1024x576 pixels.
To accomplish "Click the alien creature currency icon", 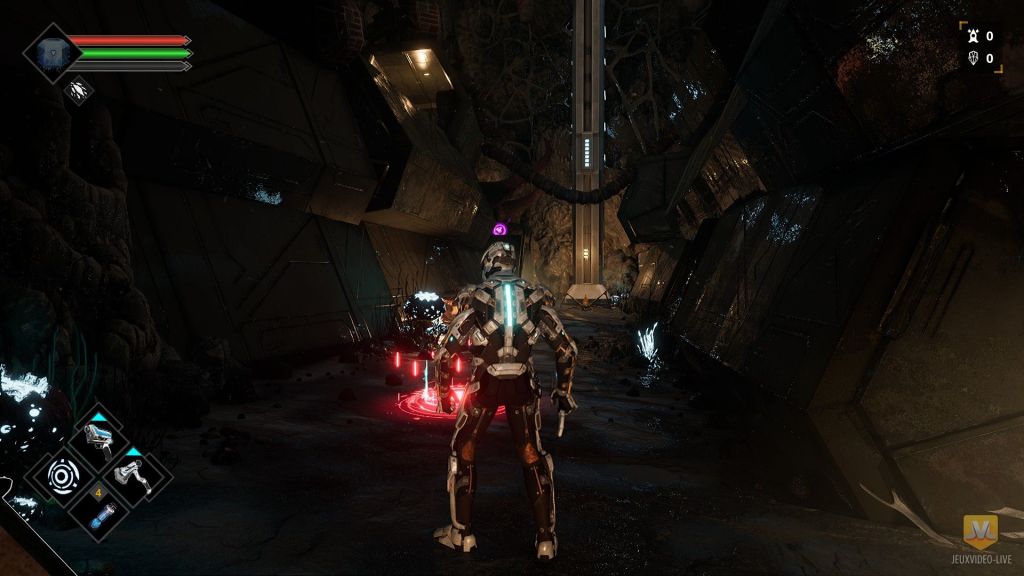I will tap(970, 36).
